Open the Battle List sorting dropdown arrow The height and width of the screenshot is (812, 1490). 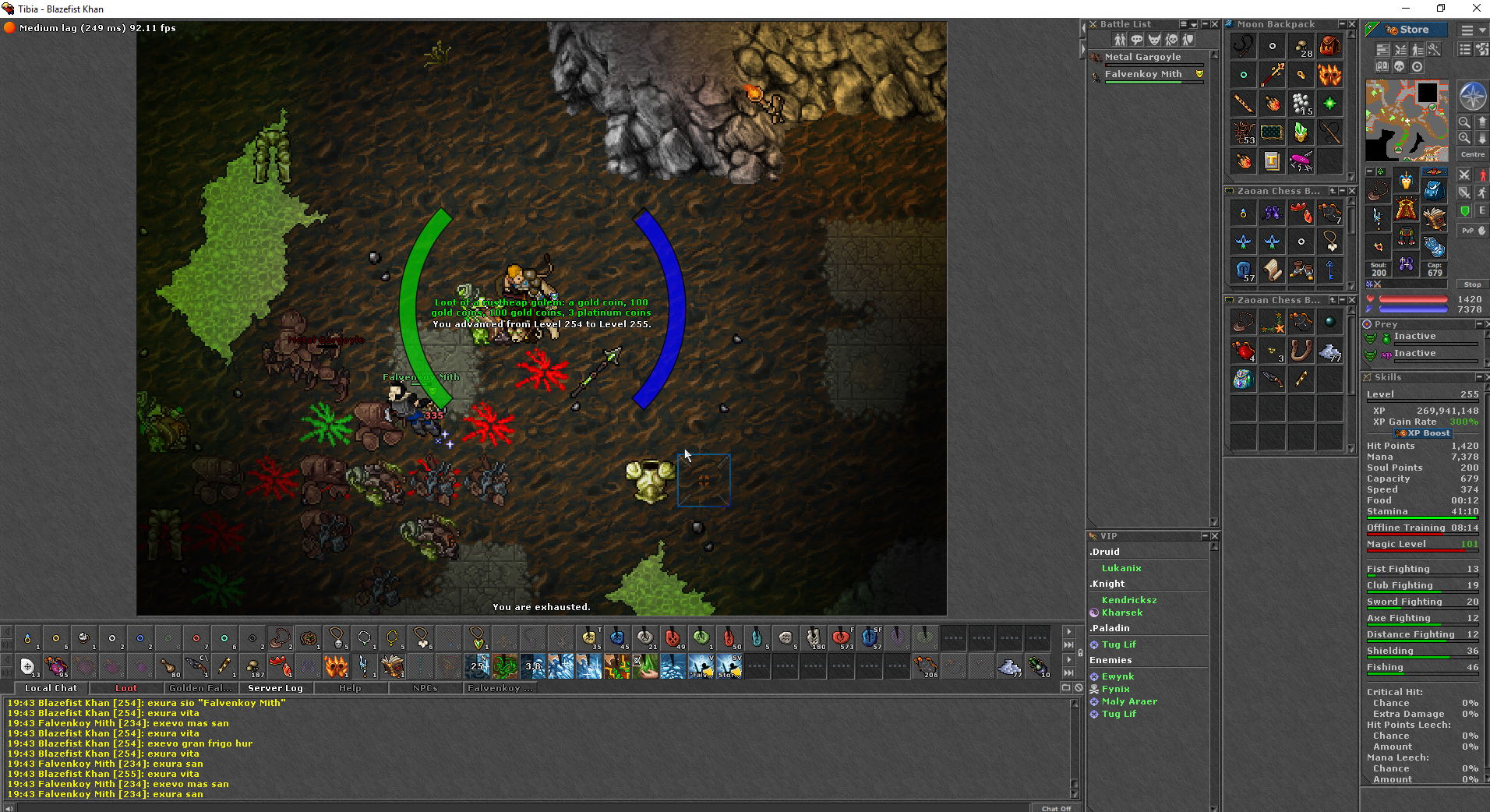[1193, 26]
